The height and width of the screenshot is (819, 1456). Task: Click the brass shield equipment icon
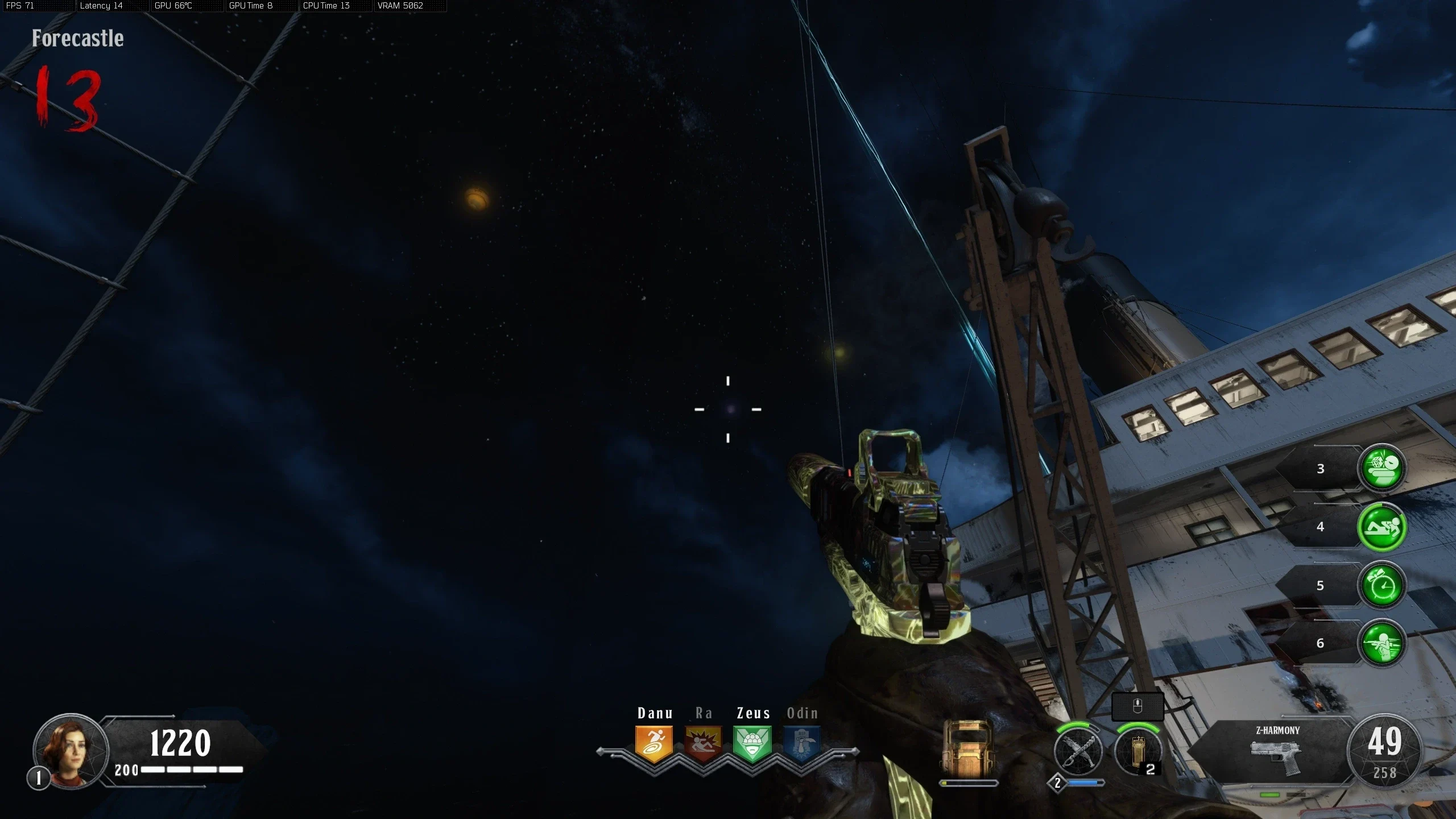coord(969,749)
